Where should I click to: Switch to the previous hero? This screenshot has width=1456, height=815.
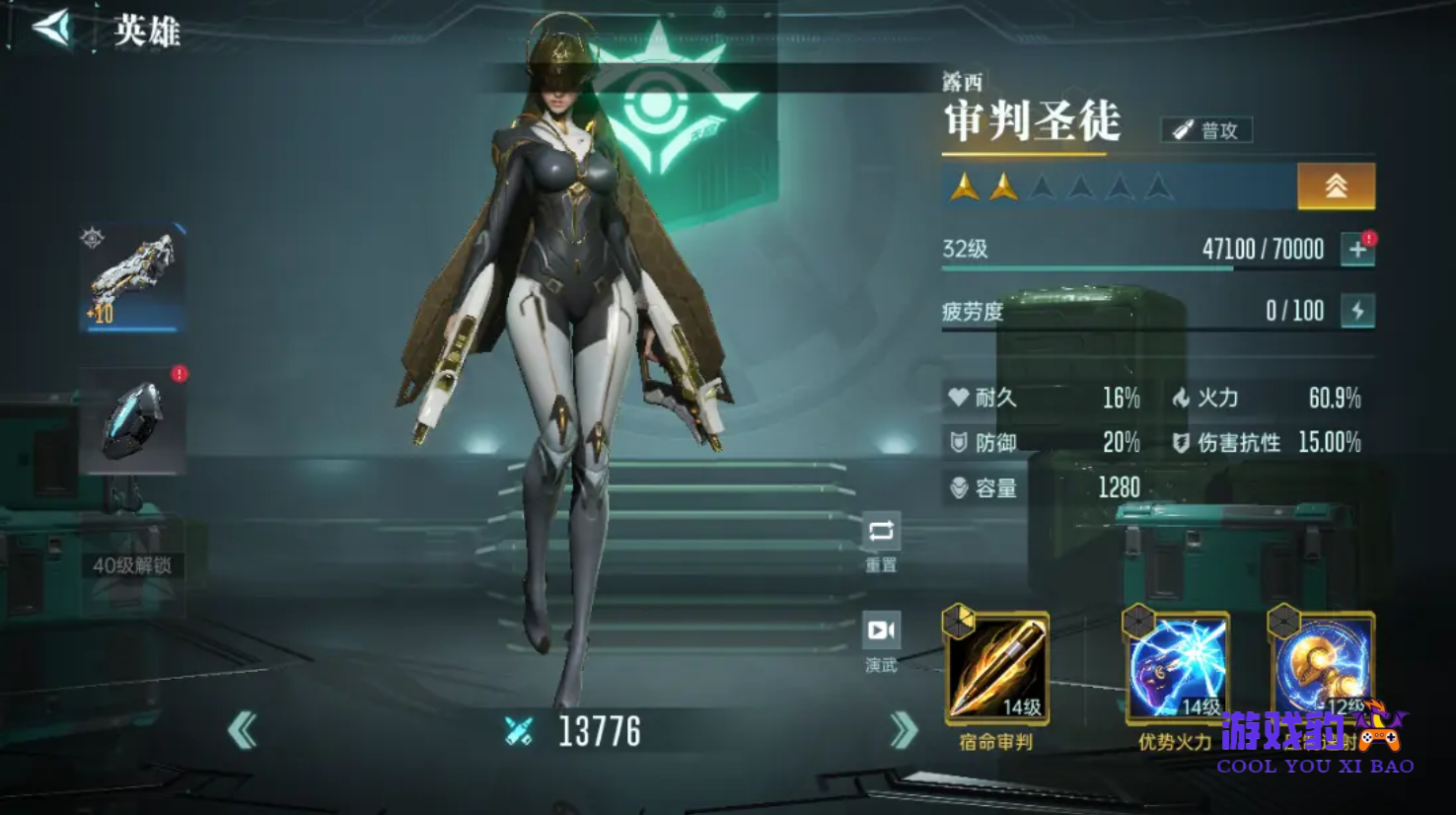pyautogui.click(x=242, y=731)
